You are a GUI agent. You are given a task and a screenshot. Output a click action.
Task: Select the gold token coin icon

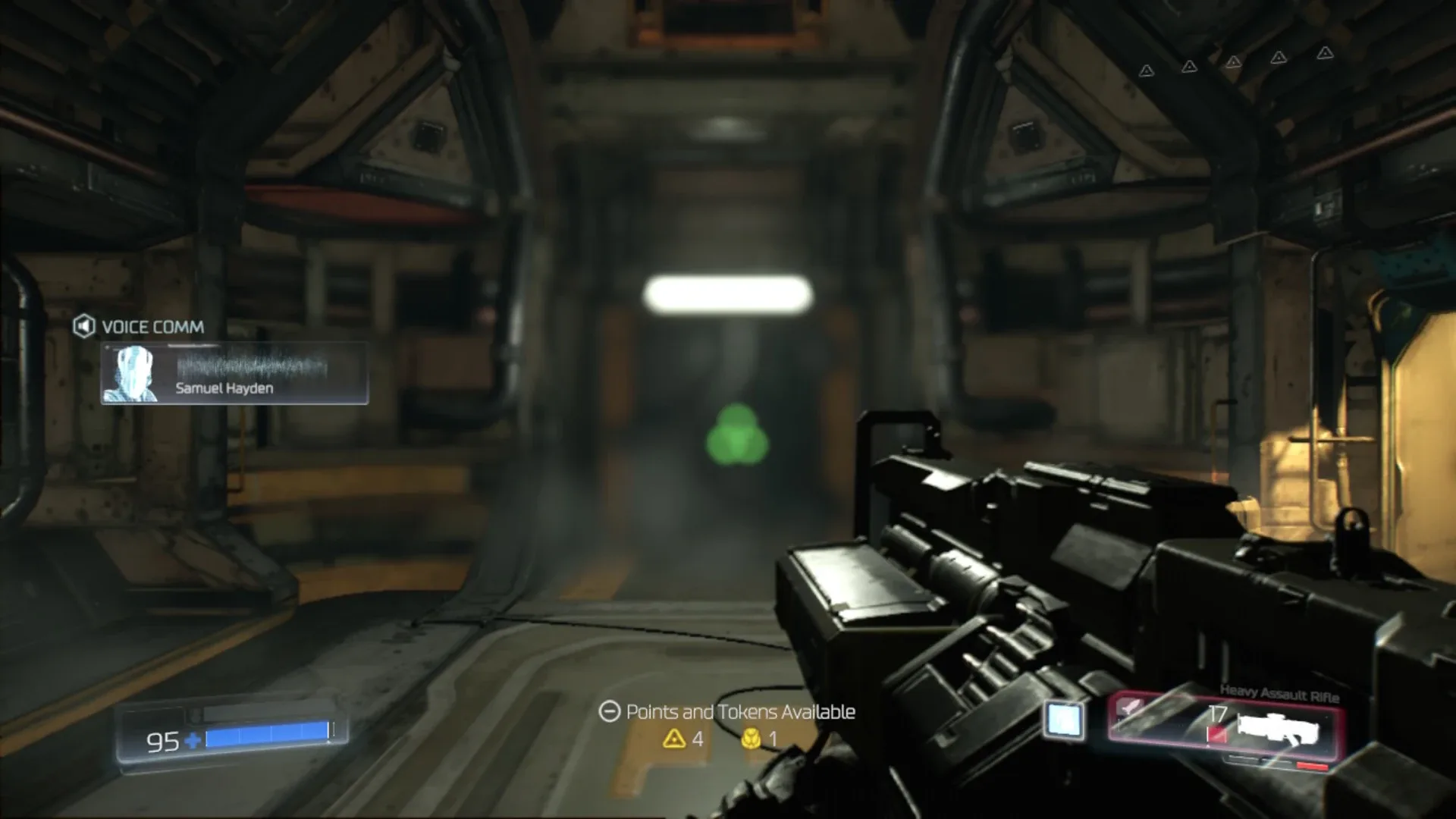752,739
